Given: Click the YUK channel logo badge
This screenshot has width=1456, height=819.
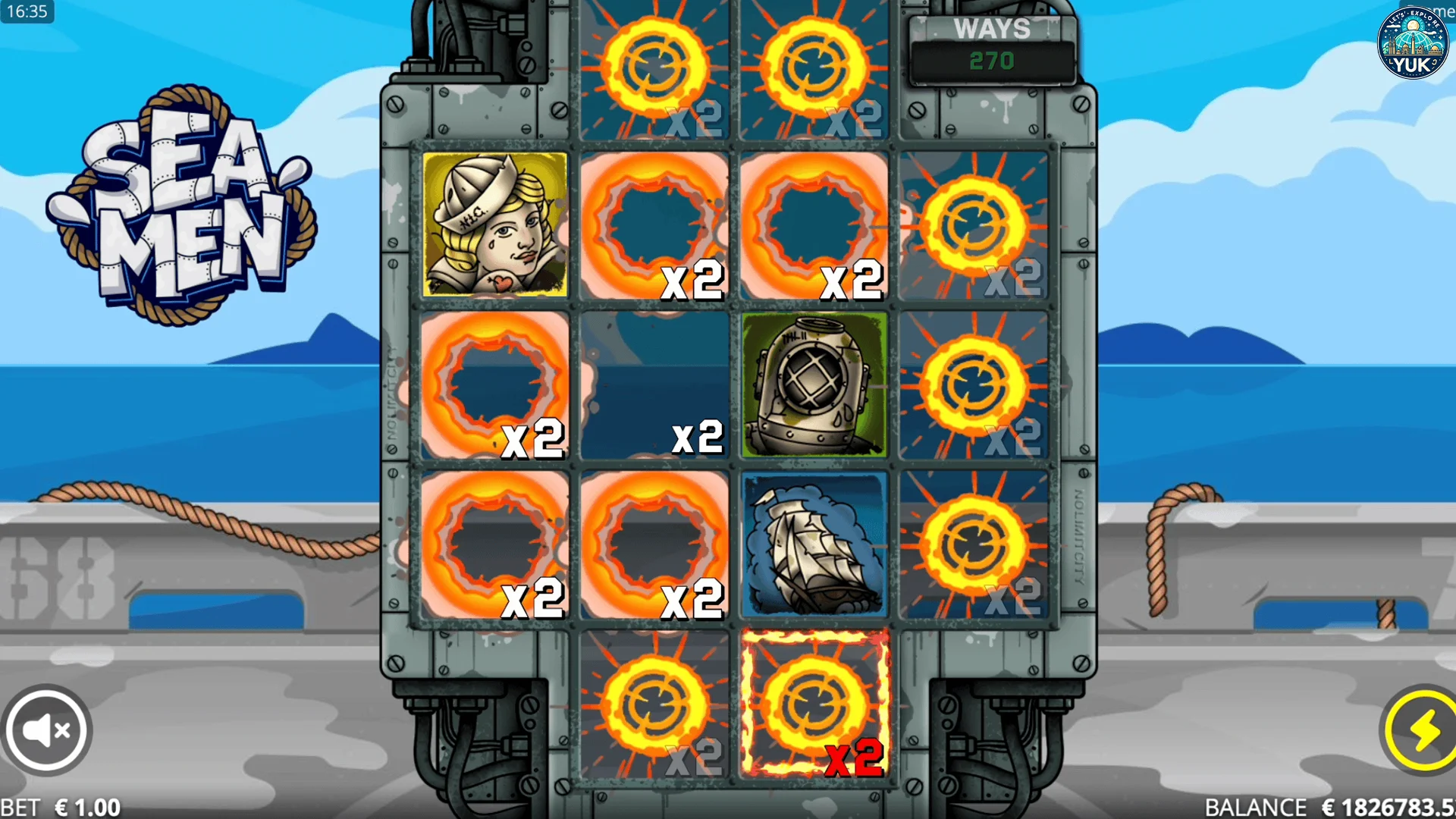Looking at the screenshot, I should (1412, 43).
